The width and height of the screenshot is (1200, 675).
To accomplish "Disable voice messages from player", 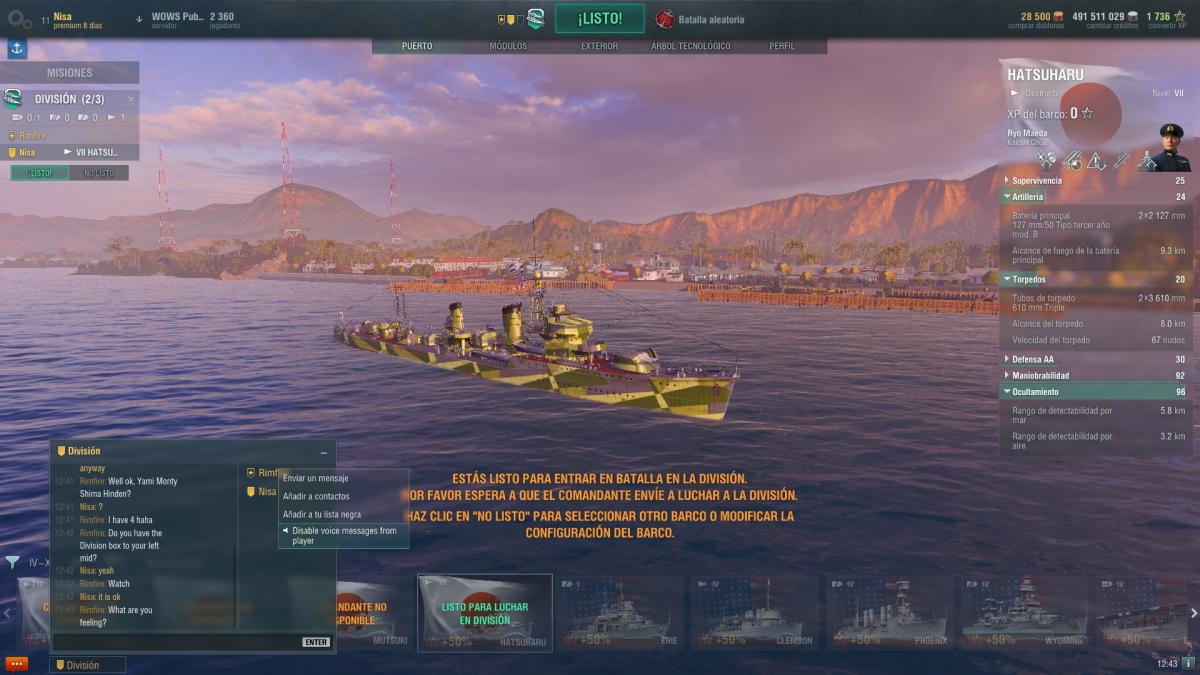I will (x=344, y=536).
